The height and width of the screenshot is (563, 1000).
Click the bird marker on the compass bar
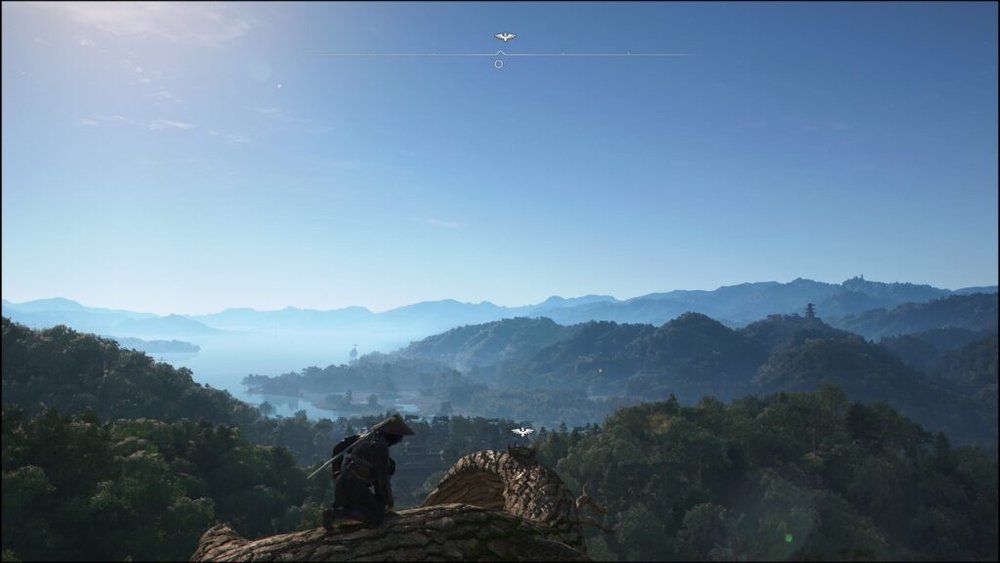click(x=505, y=37)
